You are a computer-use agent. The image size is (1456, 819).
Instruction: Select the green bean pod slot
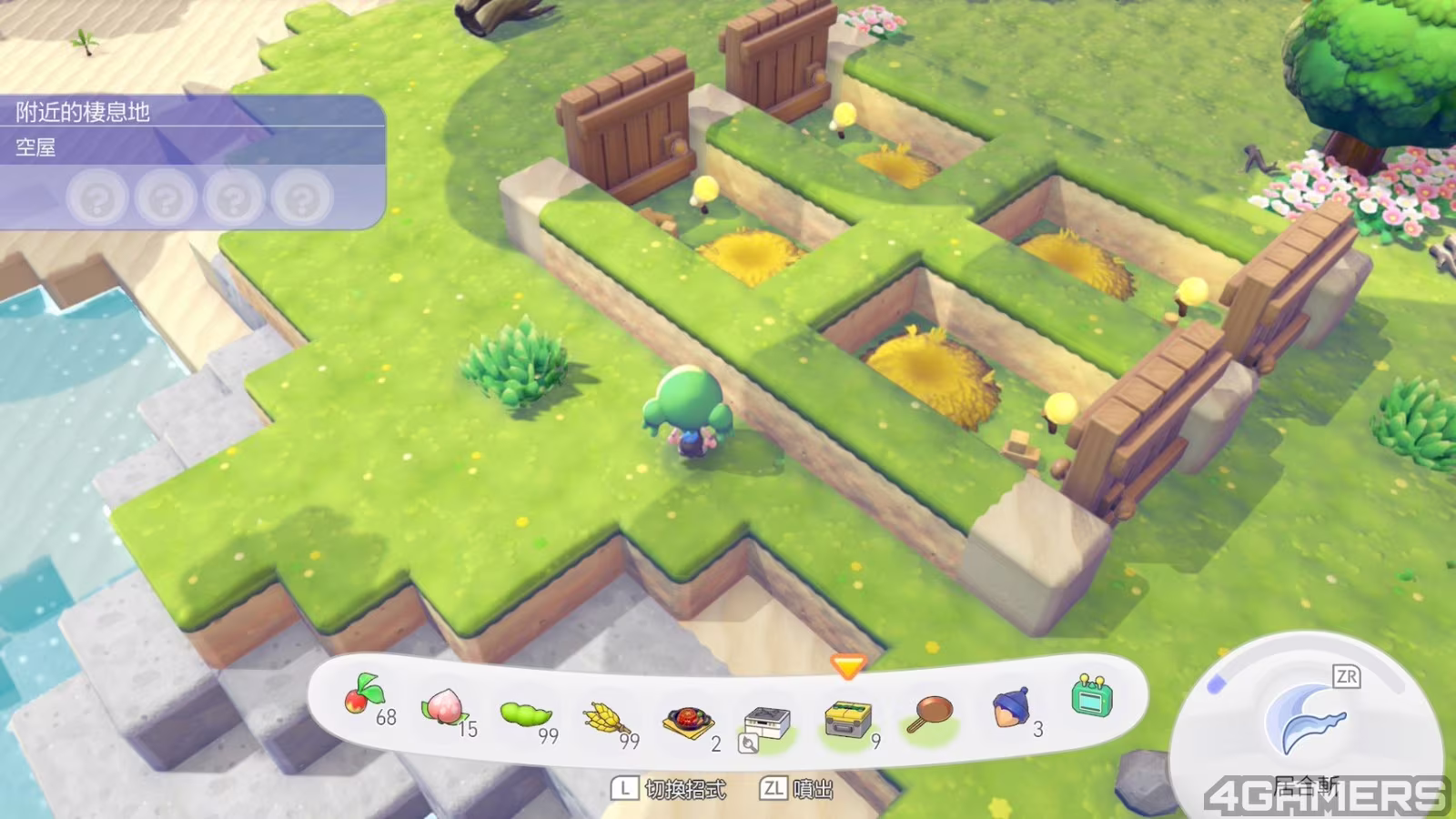tap(526, 713)
